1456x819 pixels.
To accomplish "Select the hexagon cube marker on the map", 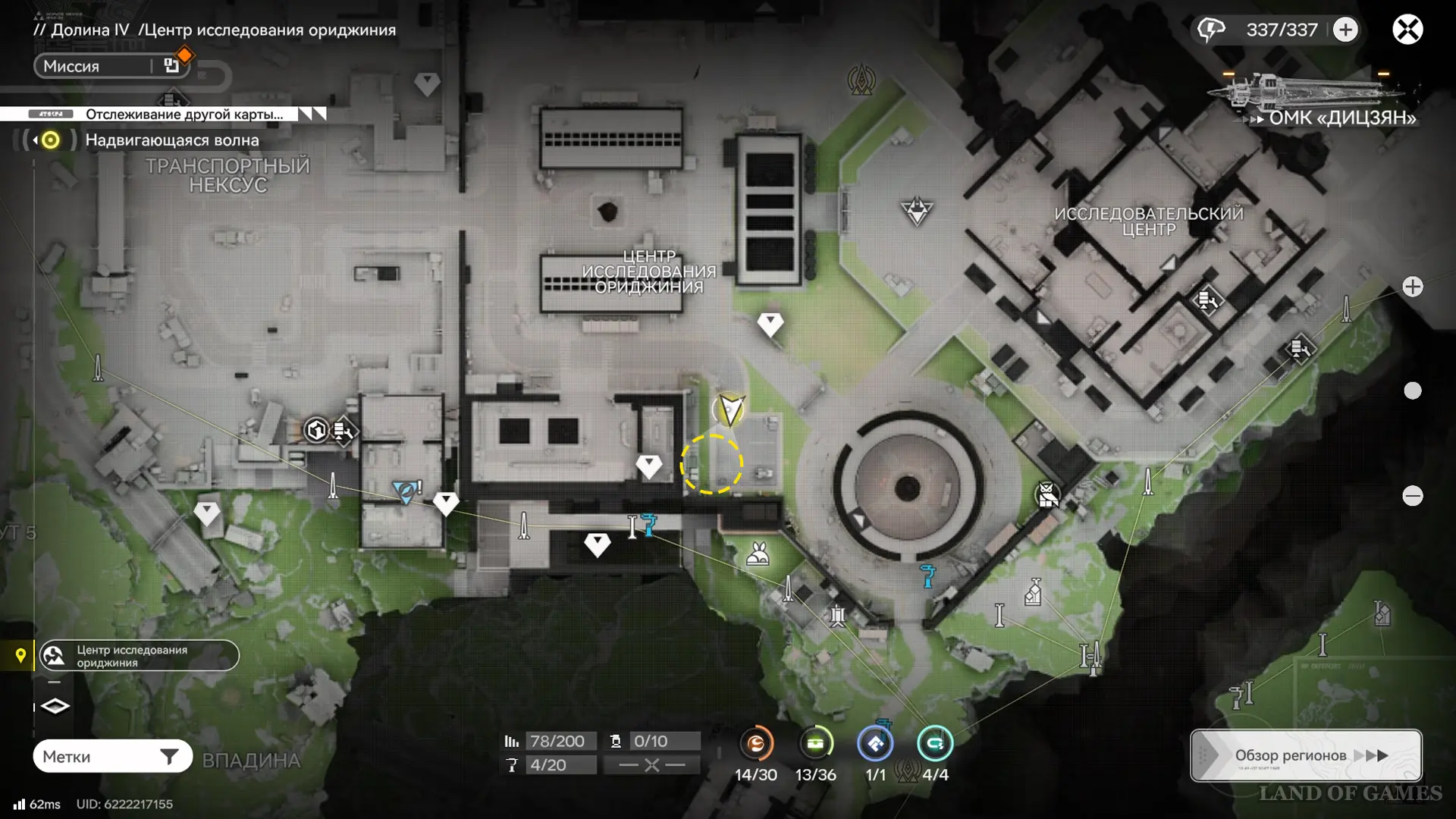I will tap(316, 431).
